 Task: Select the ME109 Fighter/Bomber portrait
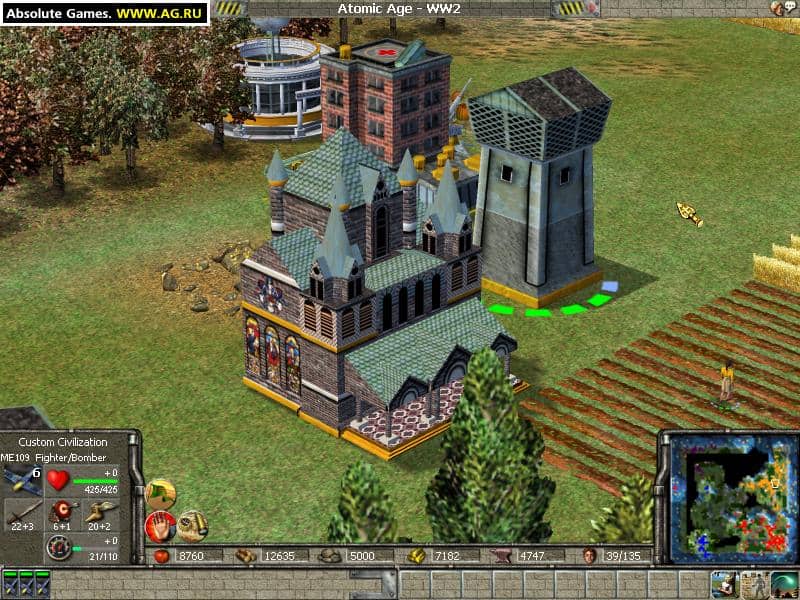click(22, 482)
